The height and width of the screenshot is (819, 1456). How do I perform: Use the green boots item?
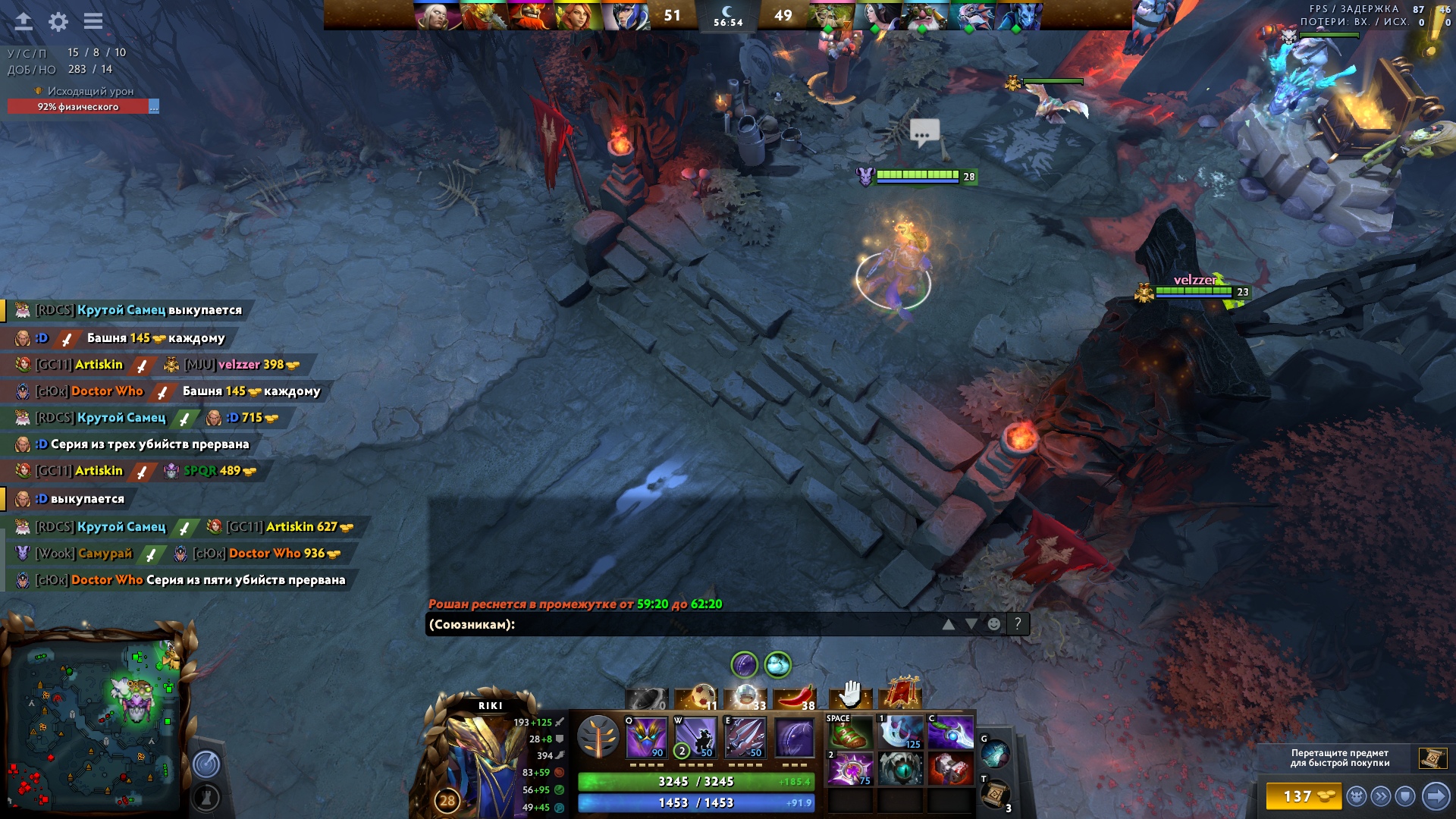coord(849,735)
